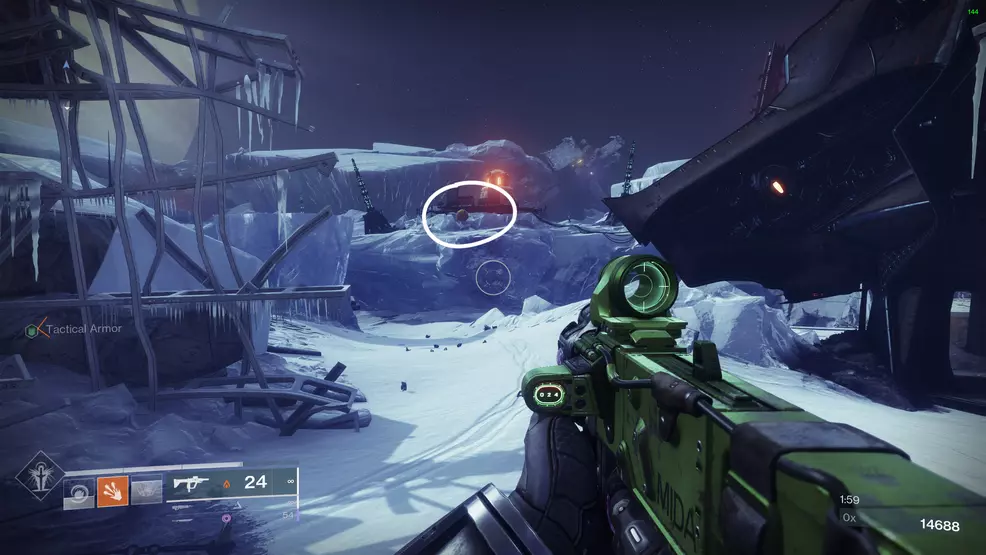
Task: Select the super ability diamond icon
Action: [x=40, y=476]
